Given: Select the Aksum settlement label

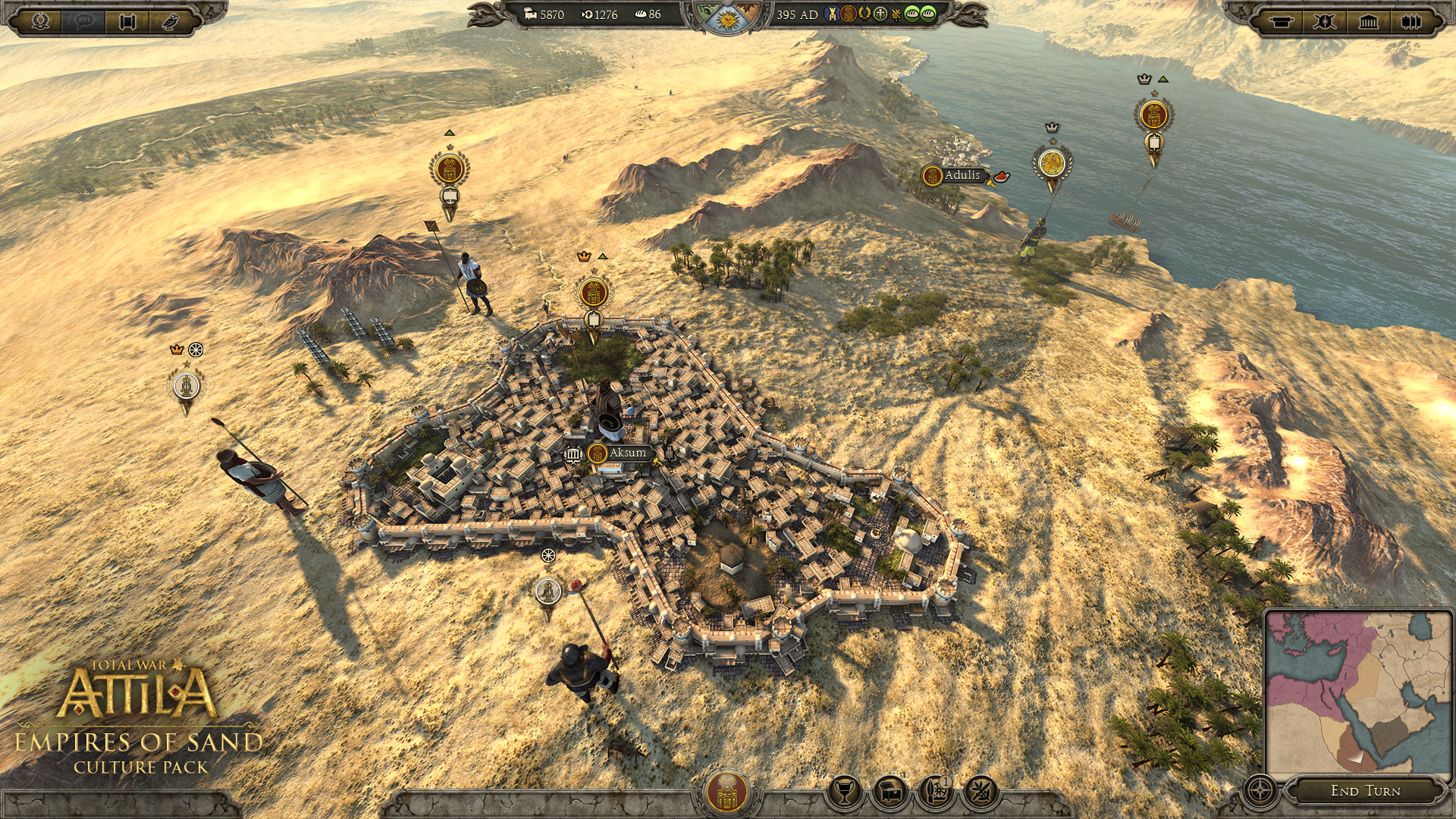Looking at the screenshot, I should tap(623, 453).
